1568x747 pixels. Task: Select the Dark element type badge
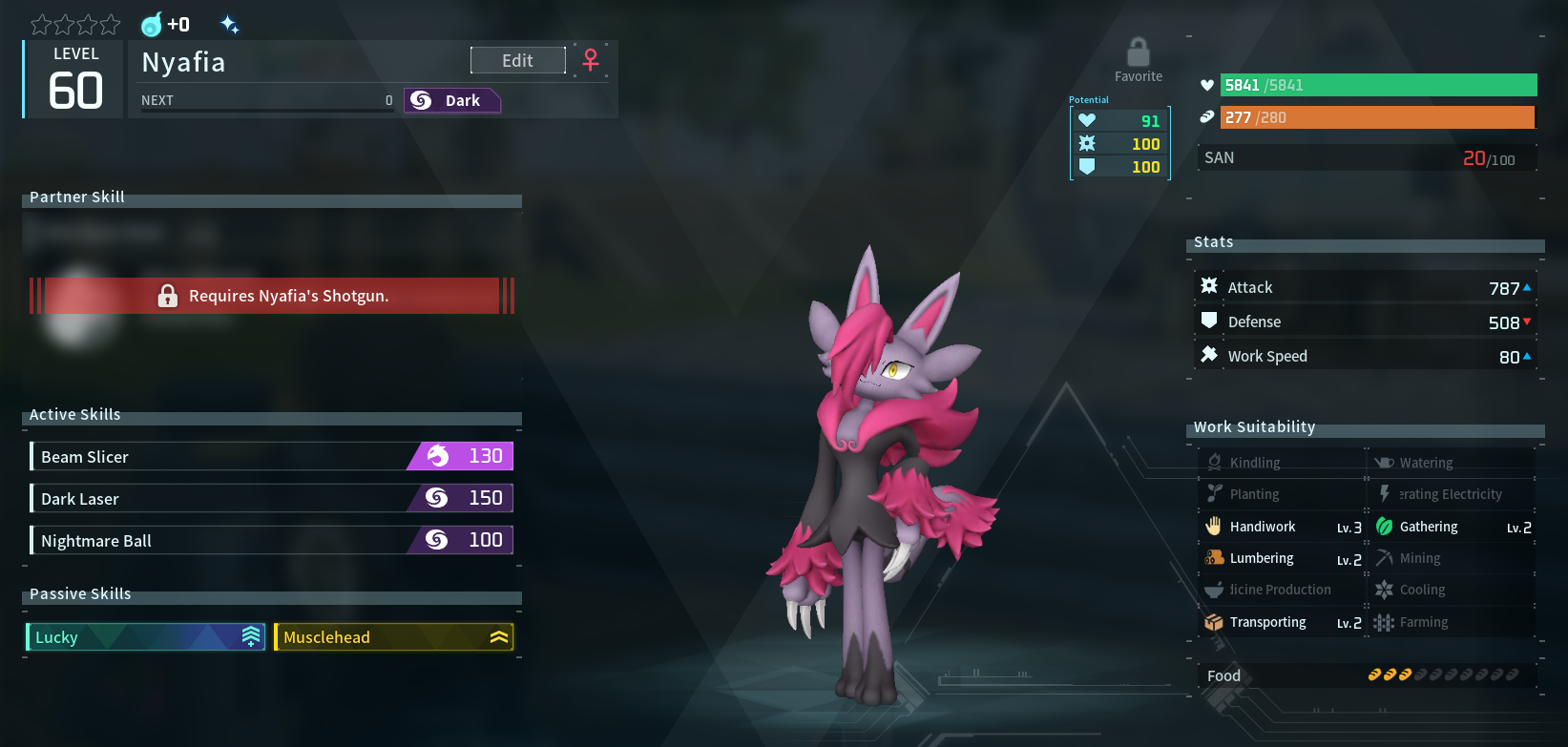click(452, 100)
